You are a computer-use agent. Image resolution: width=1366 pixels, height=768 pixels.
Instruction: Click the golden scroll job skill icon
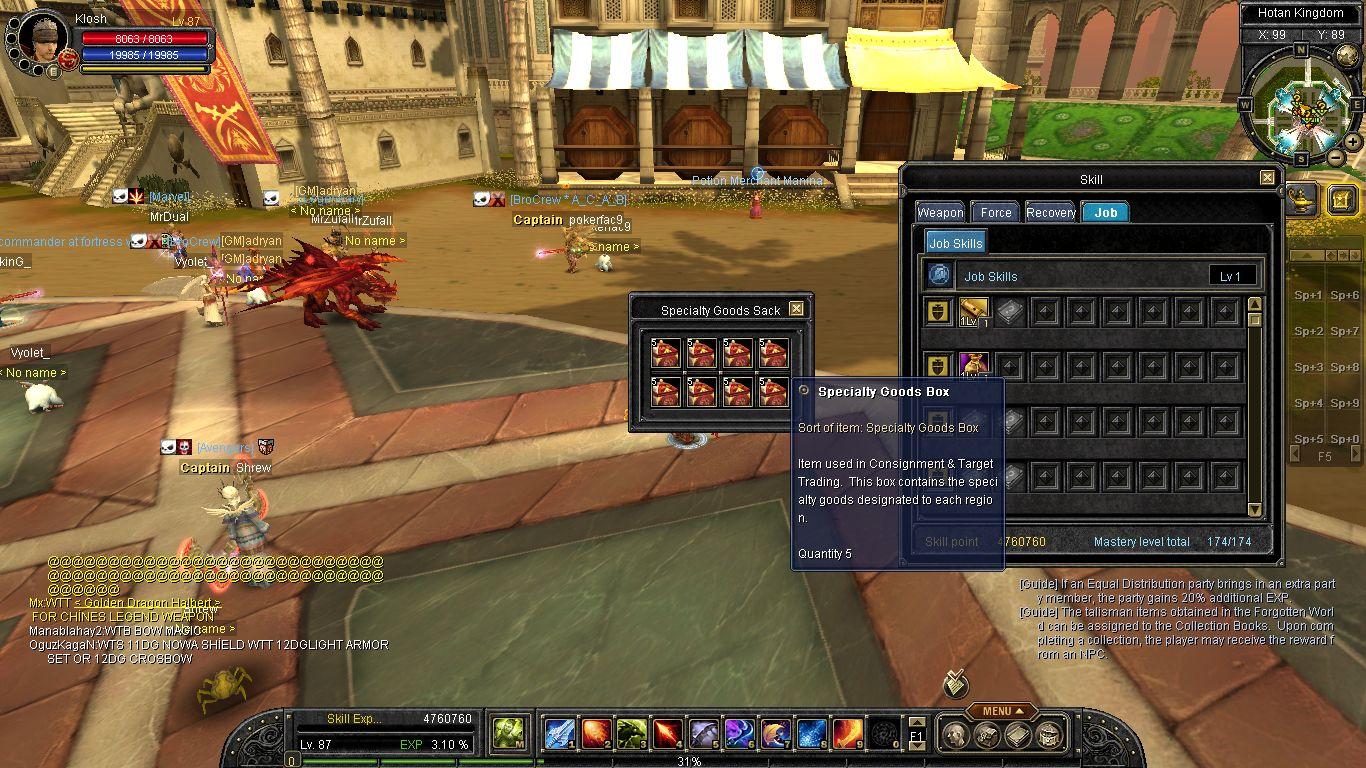[x=974, y=311]
